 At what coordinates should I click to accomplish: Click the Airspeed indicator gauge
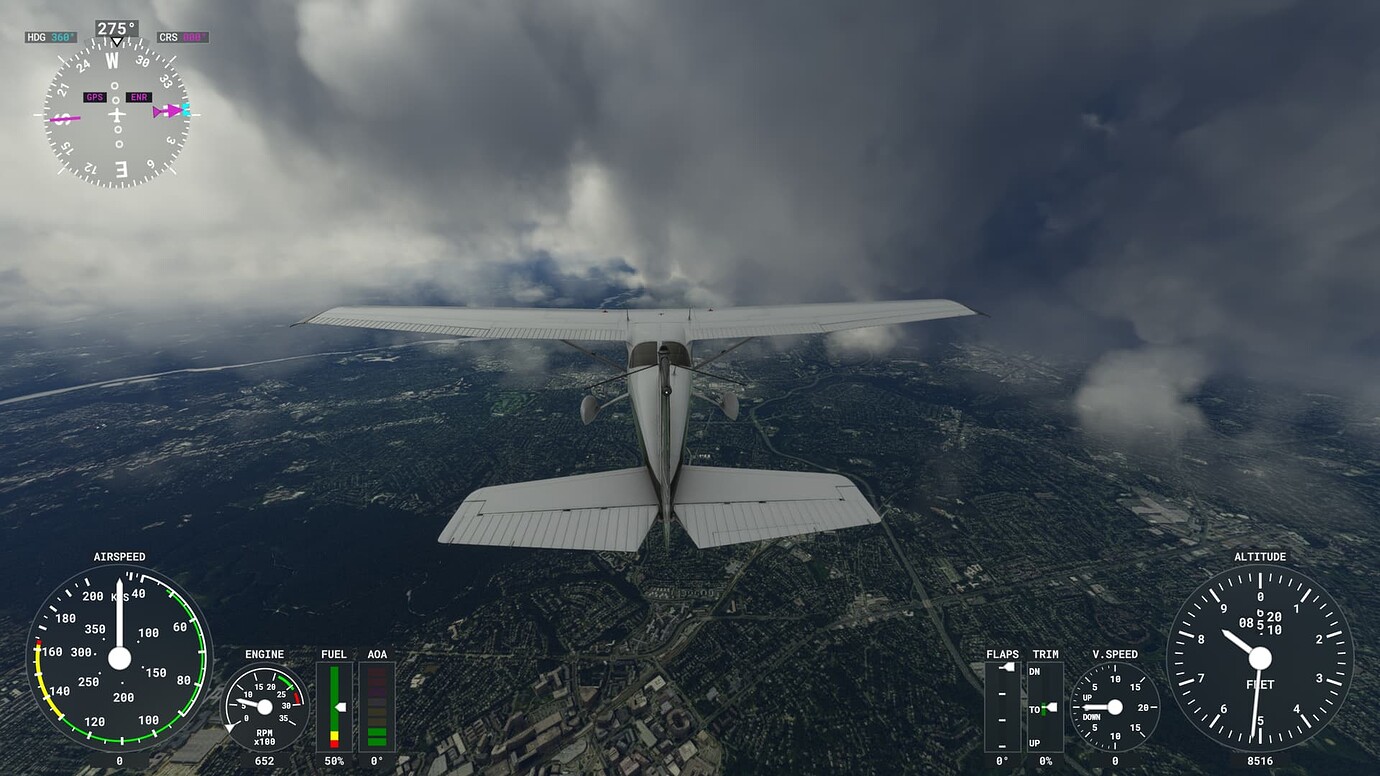tap(120, 660)
